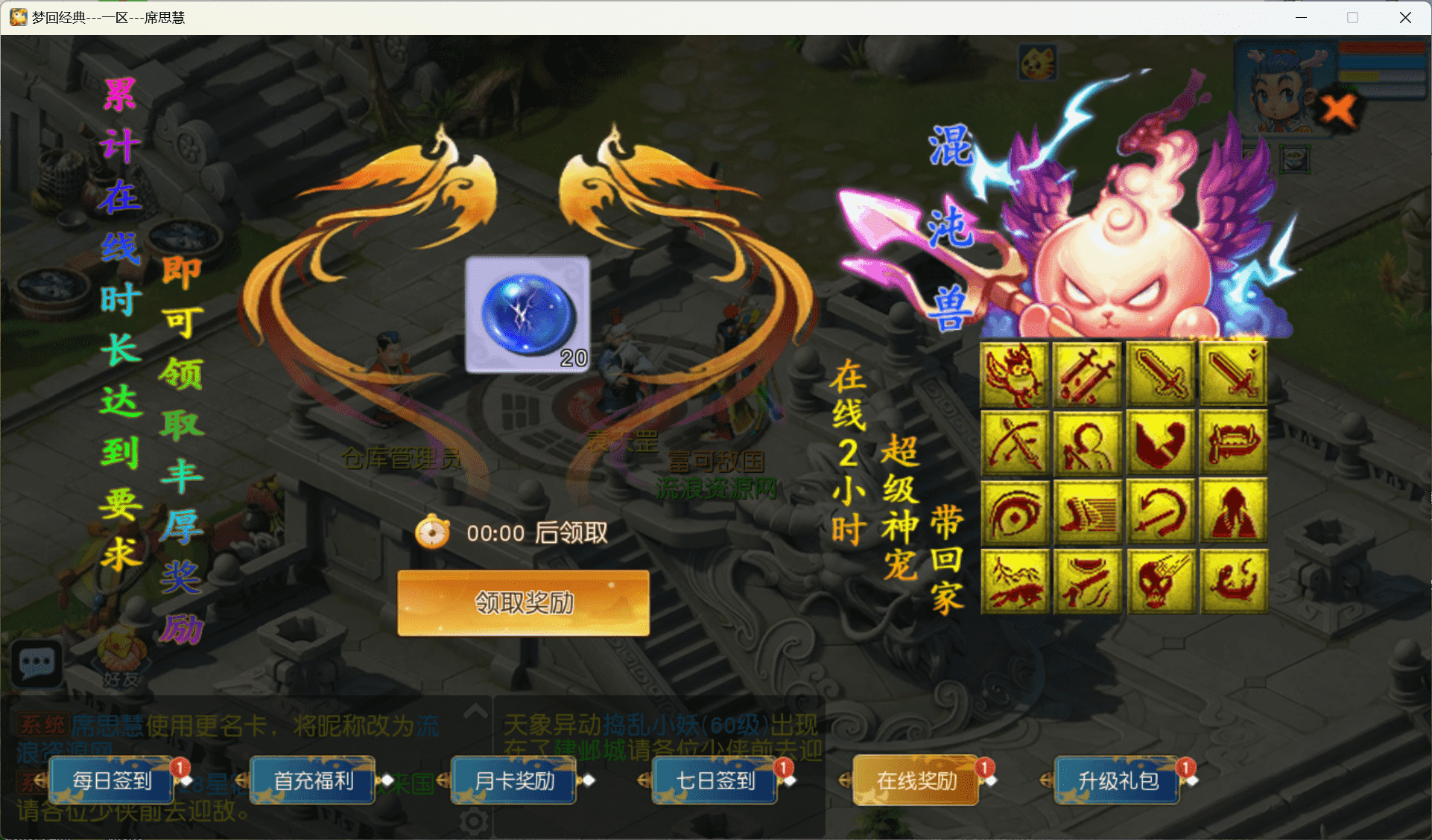Select the 在线奖励 online reward tab
Screen dimensions: 1432x840
(916, 780)
